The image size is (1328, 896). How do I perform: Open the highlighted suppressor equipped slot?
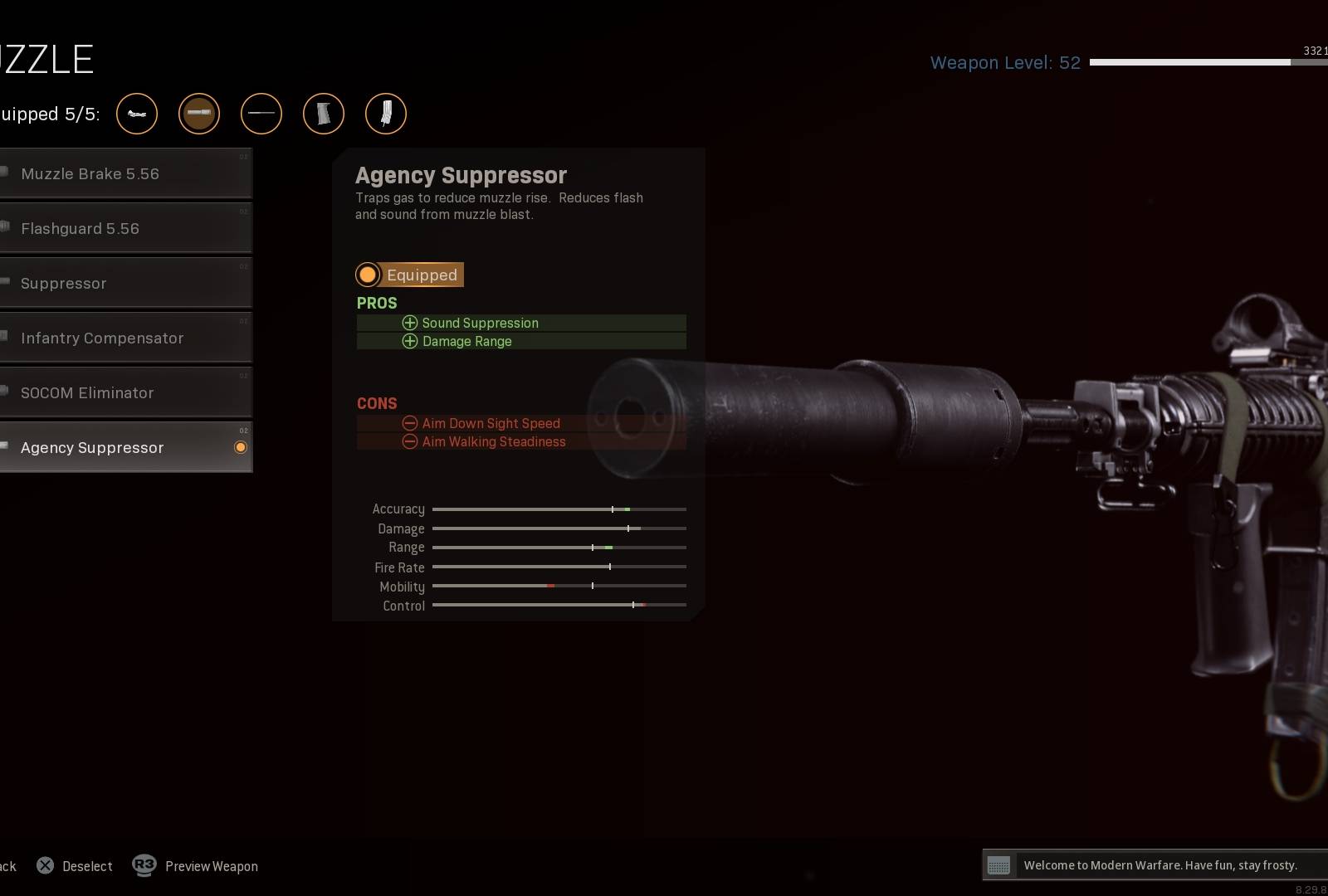[x=199, y=114]
